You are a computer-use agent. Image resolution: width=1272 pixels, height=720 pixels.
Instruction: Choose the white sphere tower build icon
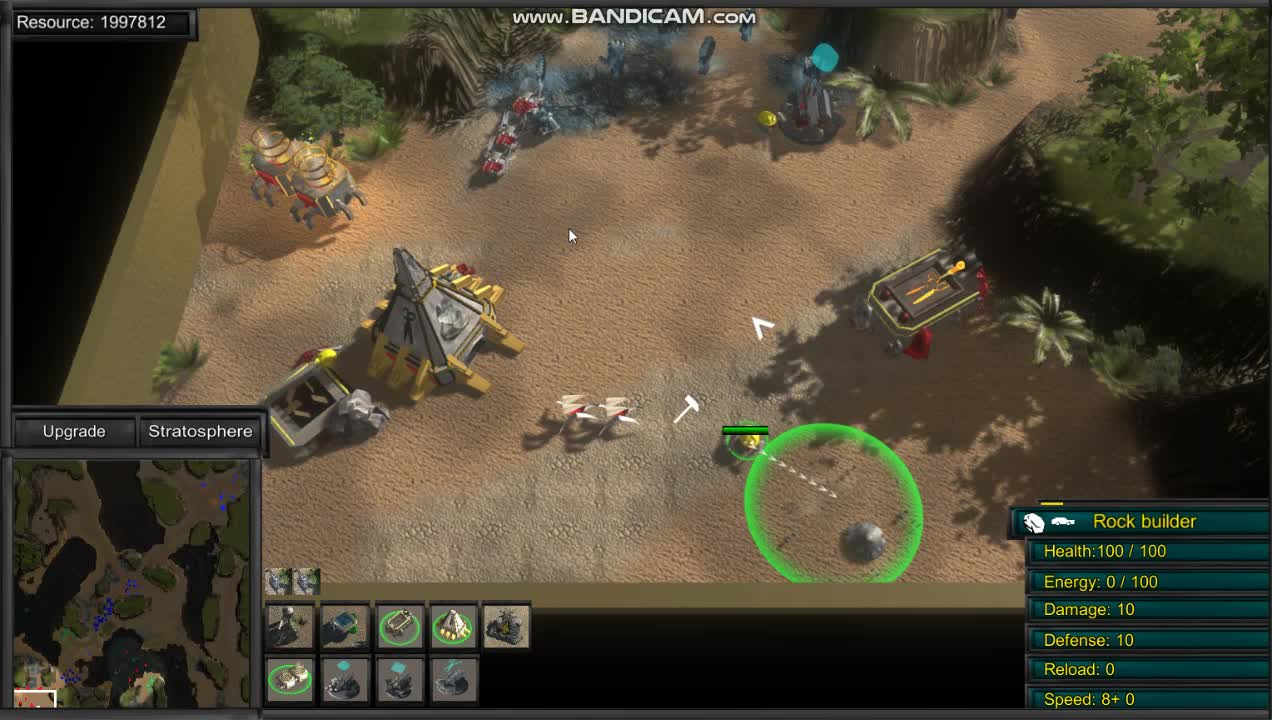point(289,626)
